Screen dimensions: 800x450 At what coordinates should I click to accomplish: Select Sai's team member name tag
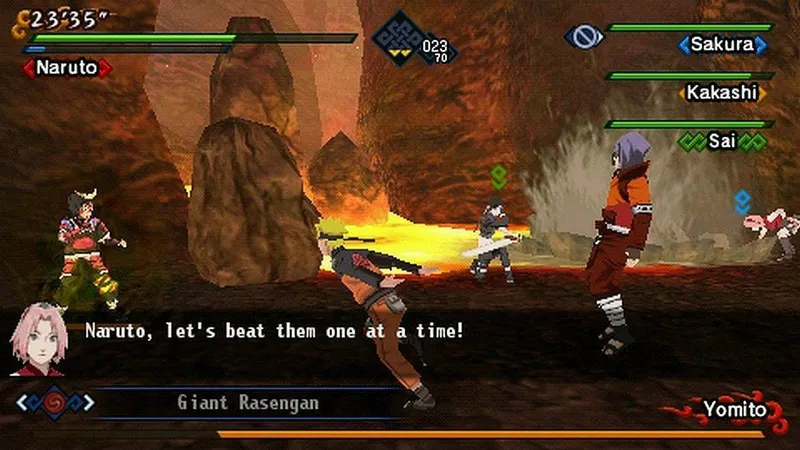(x=722, y=141)
